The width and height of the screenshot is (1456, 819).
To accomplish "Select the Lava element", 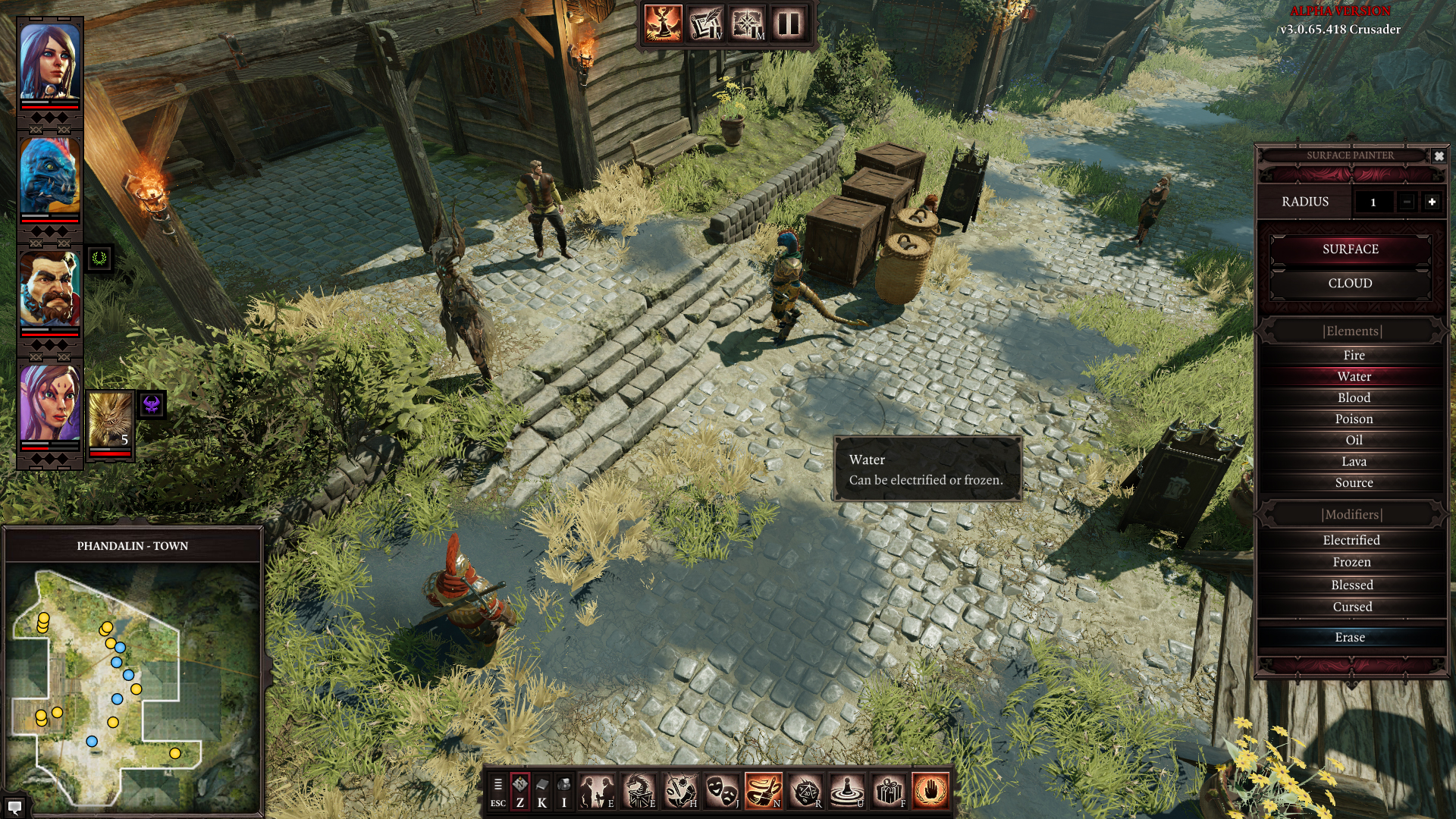I will click(x=1354, y=461).
